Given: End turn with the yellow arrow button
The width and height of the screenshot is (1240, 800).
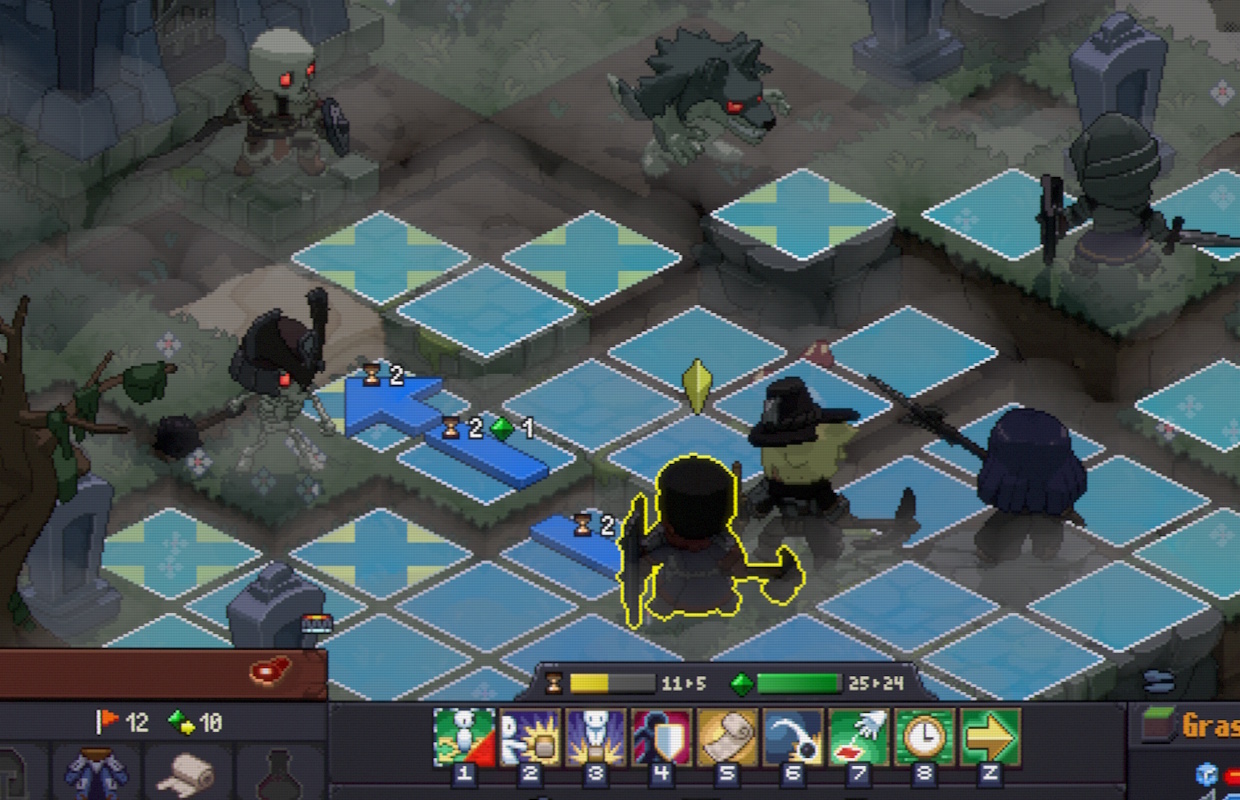Looking at the screenshot, I should click(x=990, y=737).
